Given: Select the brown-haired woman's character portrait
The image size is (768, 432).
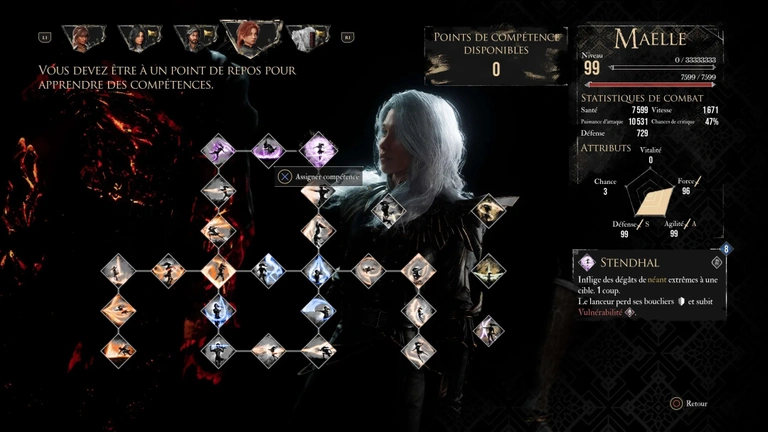Looking at the screenshot, I should tap(81, 38).
